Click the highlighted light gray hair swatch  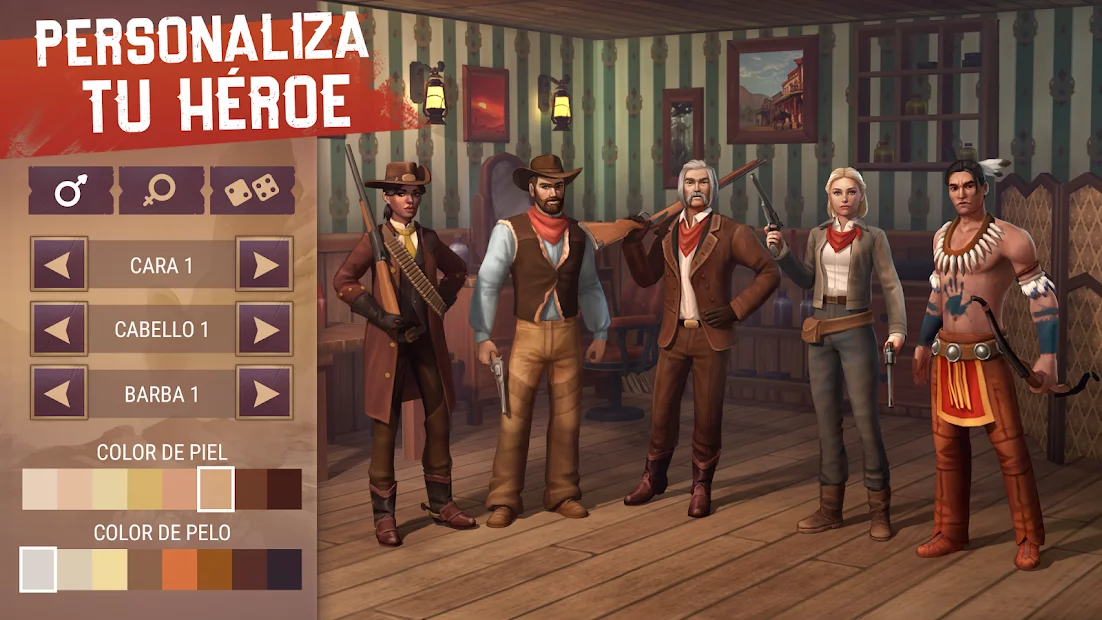point(38,569)
